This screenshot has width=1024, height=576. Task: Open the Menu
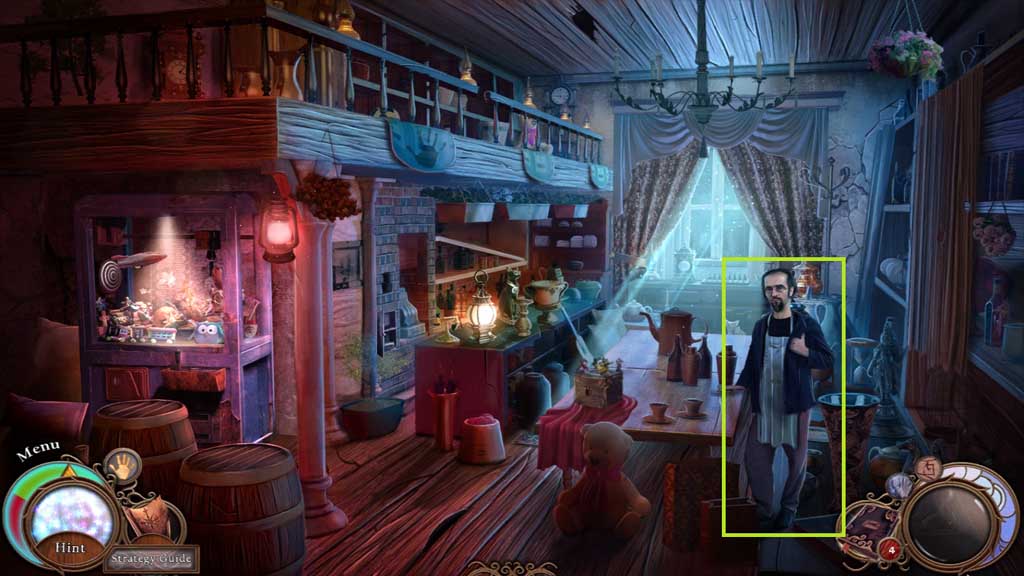point(38,449)
